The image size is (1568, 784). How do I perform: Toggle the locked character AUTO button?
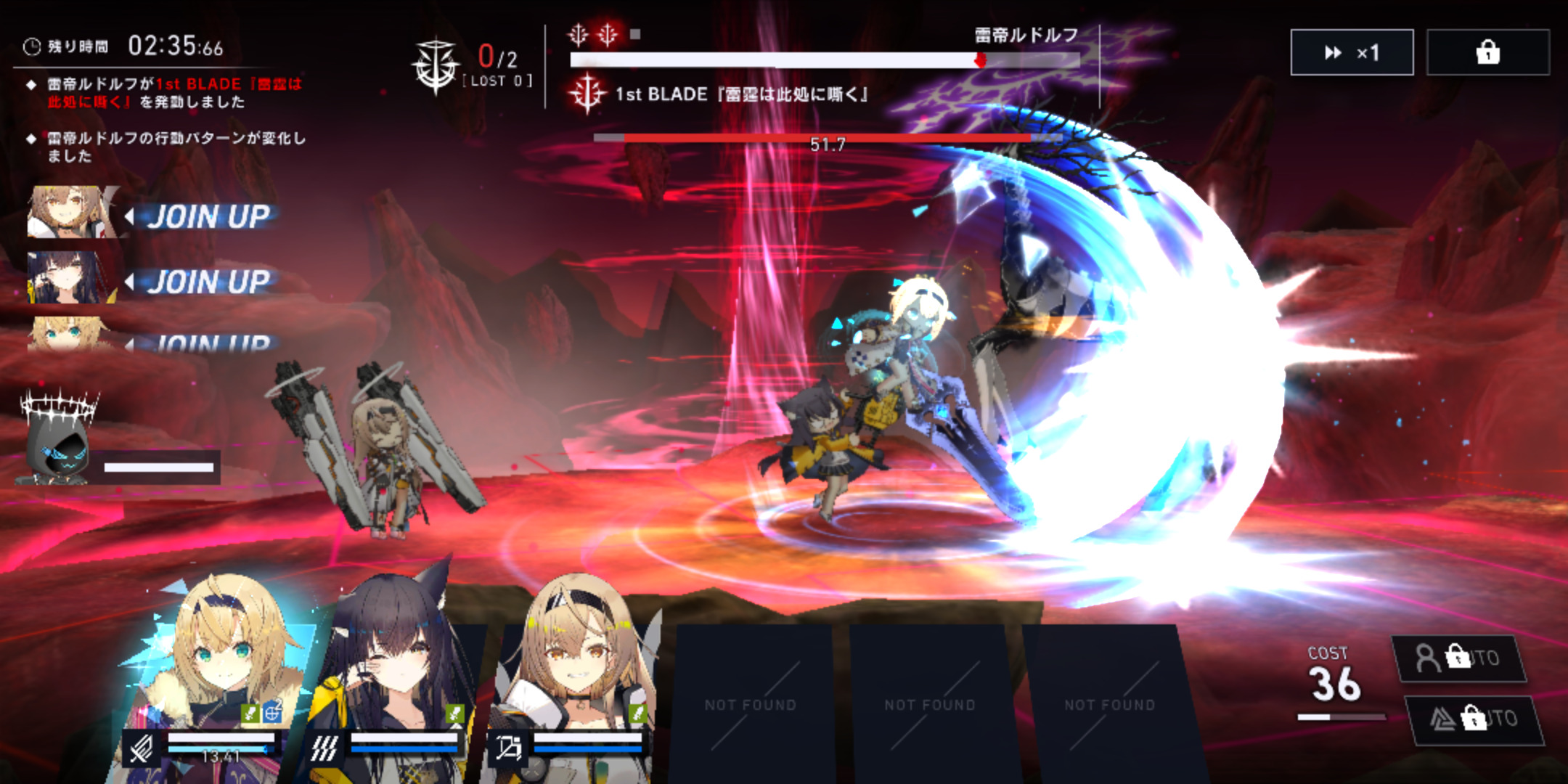point(1459,658)
